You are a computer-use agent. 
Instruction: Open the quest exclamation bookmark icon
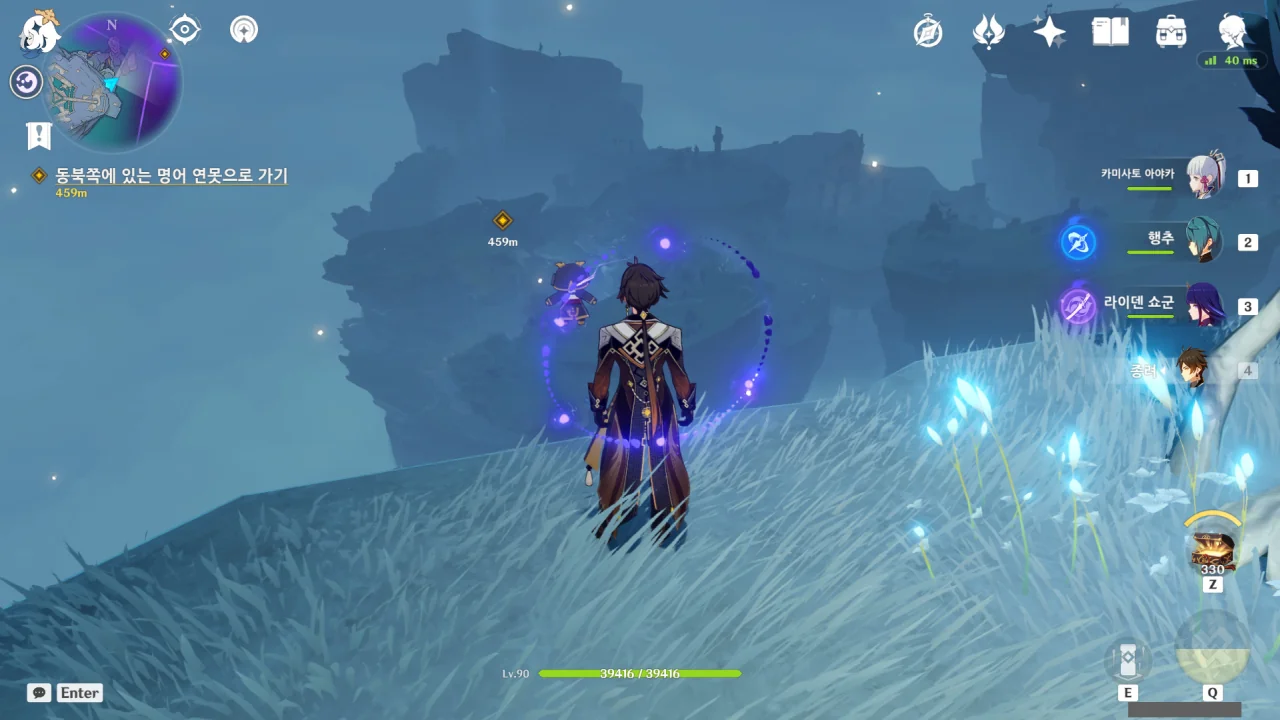[39, 135]
